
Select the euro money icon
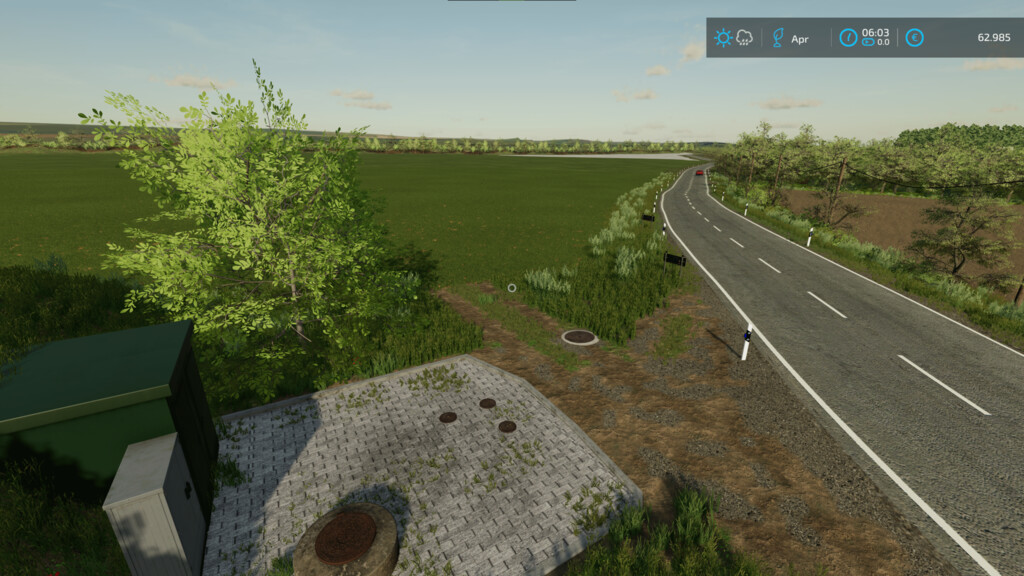(914, 38)
